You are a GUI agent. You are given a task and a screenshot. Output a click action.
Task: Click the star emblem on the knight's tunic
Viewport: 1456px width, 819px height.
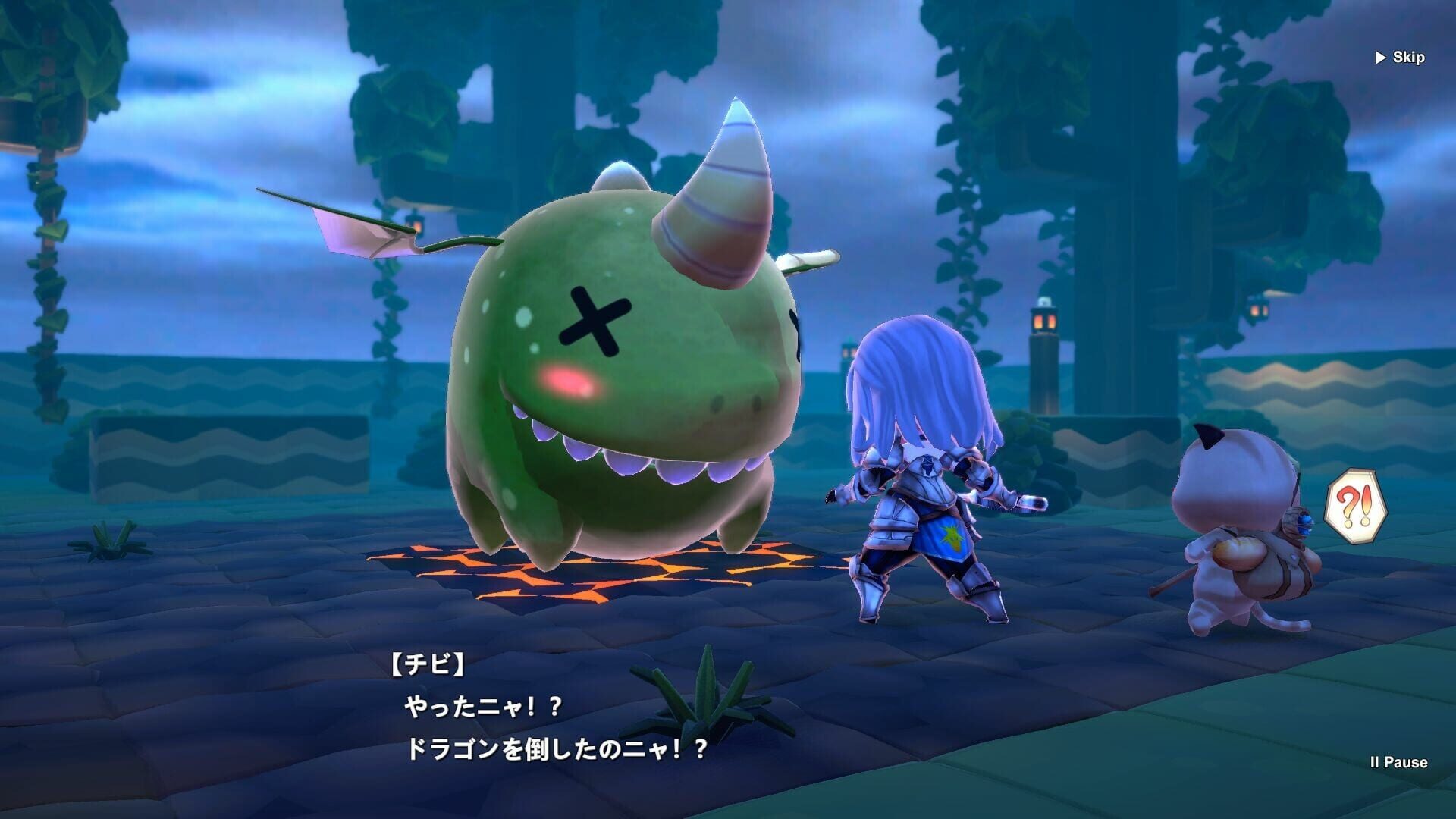coord(953,536)
